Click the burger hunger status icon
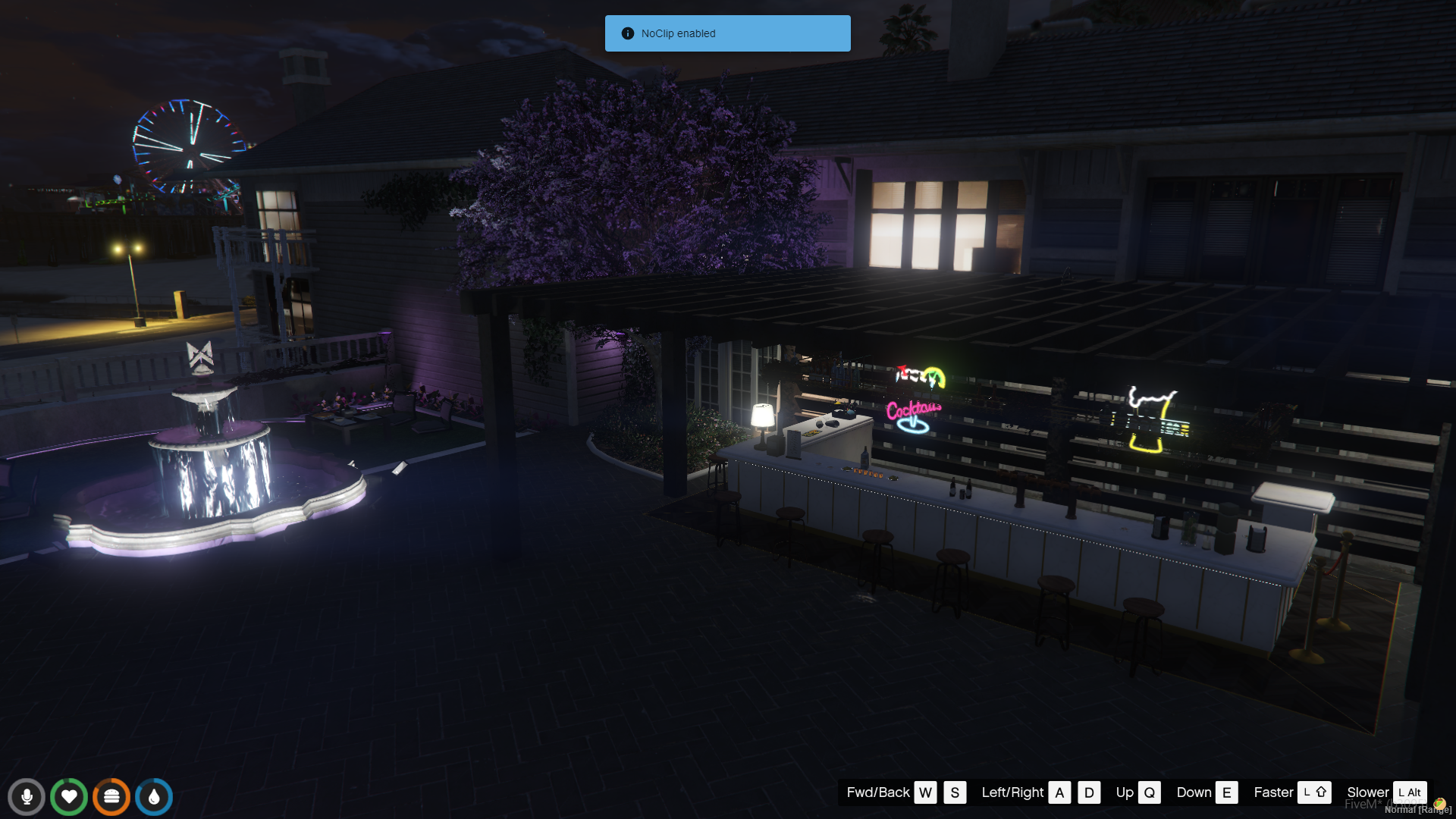Viewport: 1456px width, 819px height. pyautogui.click(x=111, y=797)
